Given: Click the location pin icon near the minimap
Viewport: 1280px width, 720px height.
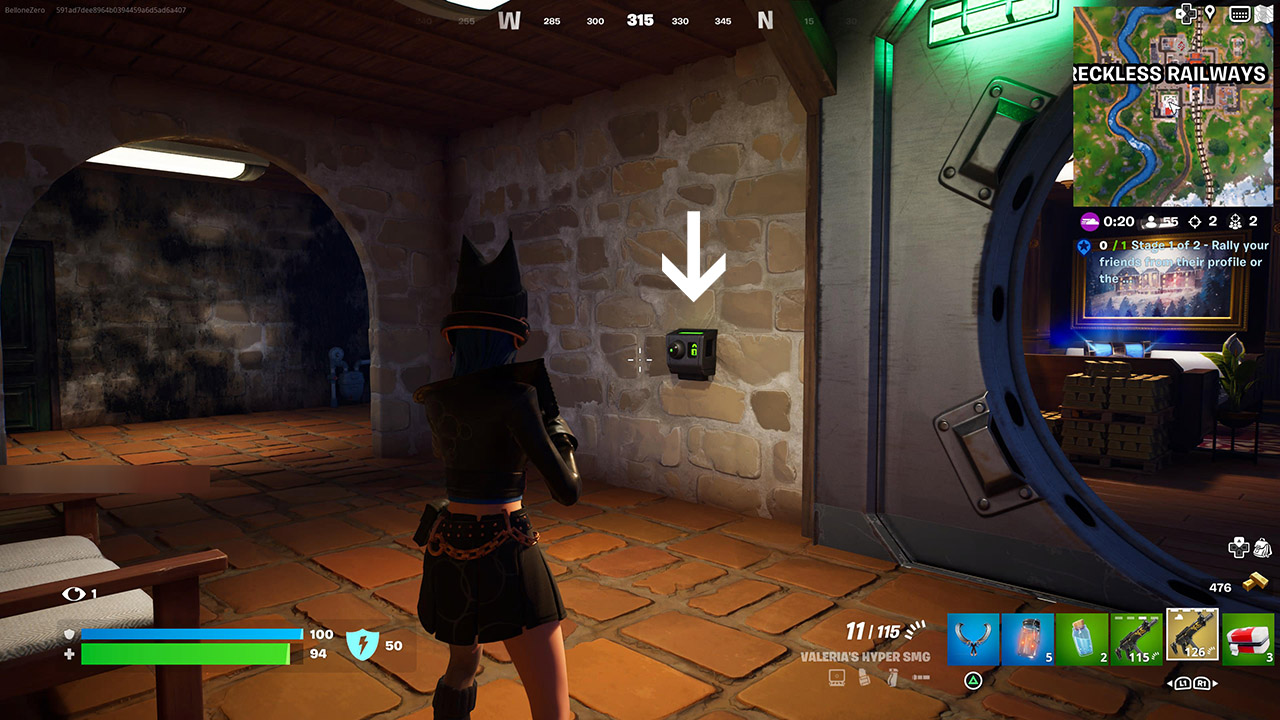Looking at the screenshot, I should tap(1212, 13).
